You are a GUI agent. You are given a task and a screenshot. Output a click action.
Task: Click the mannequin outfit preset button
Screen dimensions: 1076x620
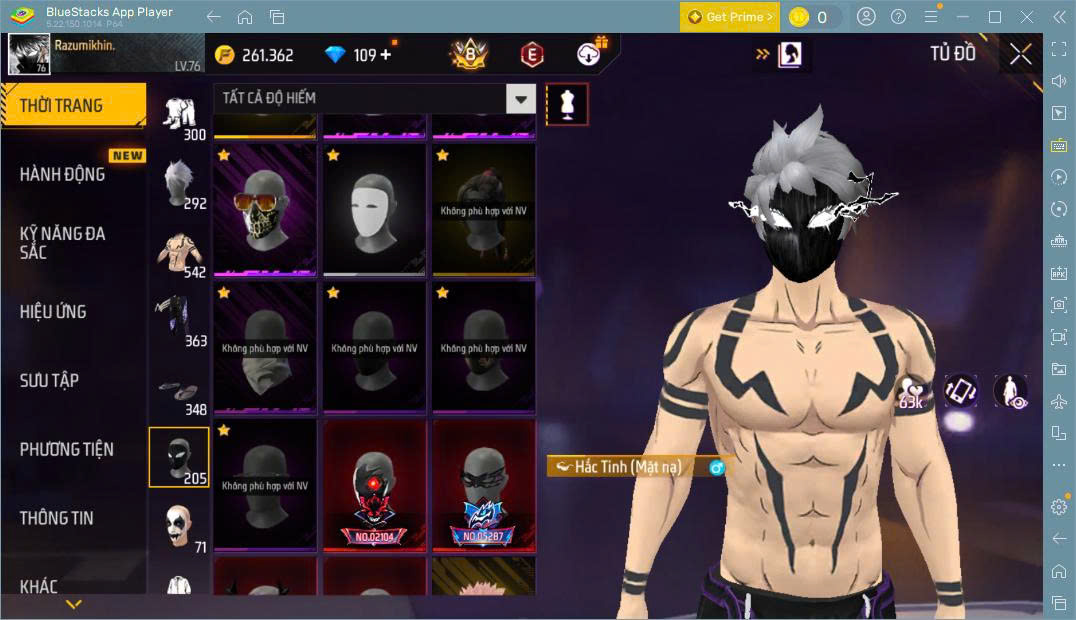click(567, 104)
